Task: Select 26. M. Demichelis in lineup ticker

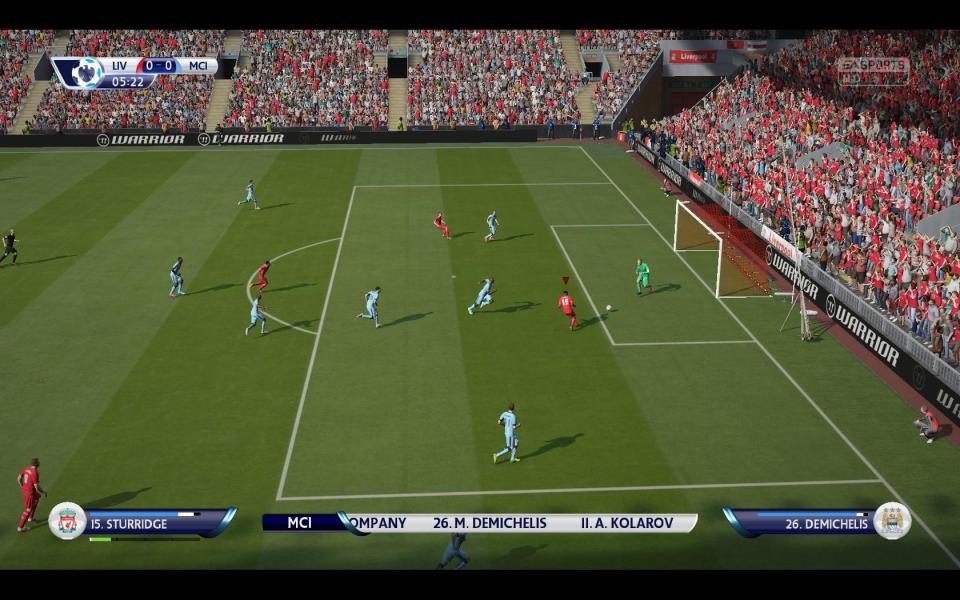Action: click(x=489, y=523)
